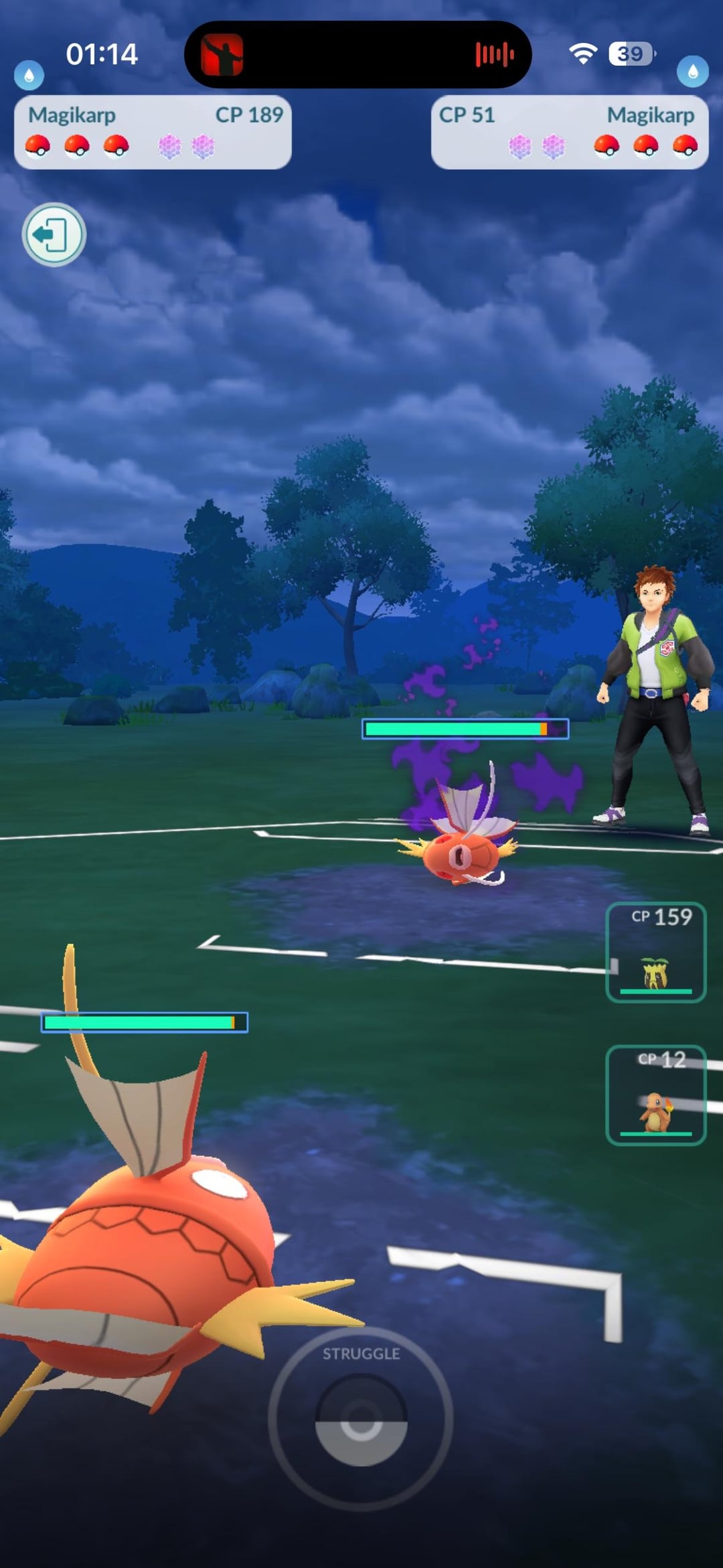Swap in the CP 12 Charmander

[655, 1094]
